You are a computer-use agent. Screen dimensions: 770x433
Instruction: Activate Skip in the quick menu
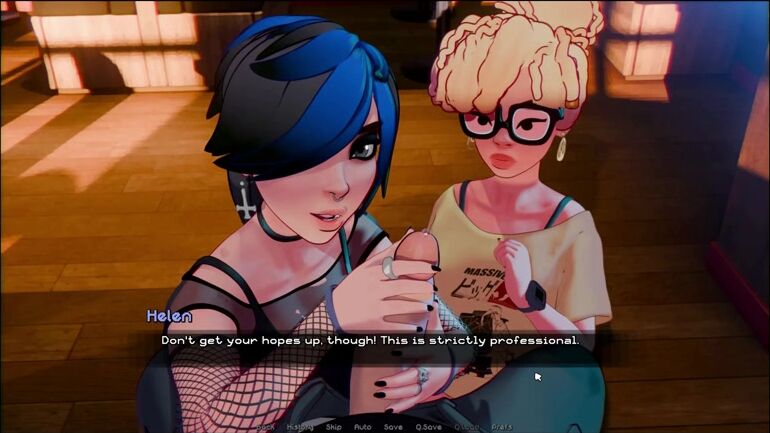coord(334,426)
